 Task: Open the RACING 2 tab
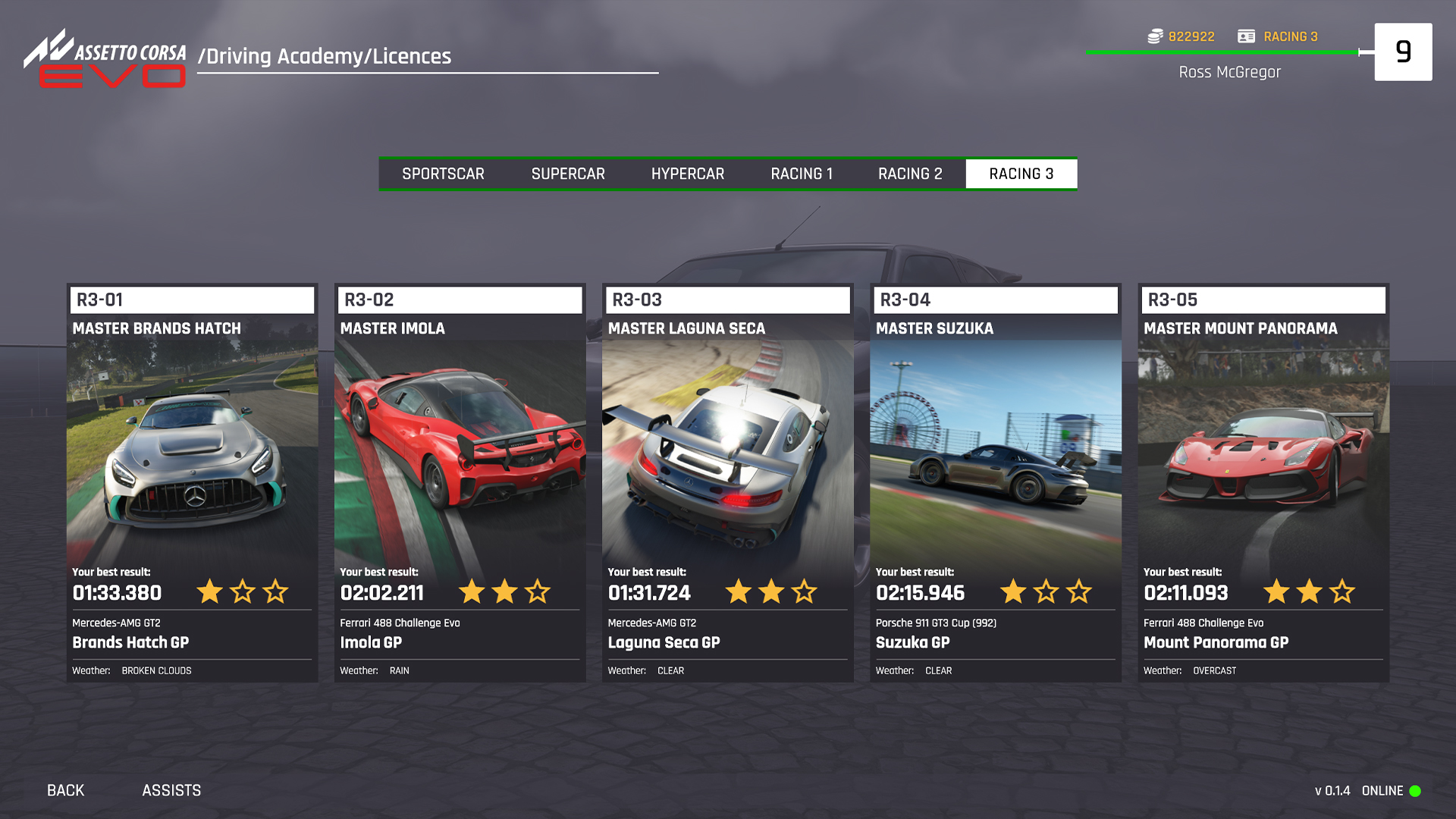pyautogui.click(x=910, y=173)
